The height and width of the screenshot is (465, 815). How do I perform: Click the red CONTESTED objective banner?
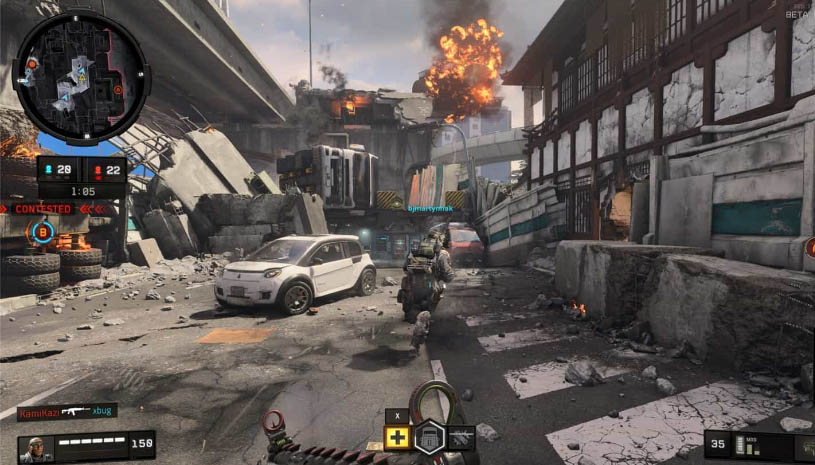click(43, 209)
